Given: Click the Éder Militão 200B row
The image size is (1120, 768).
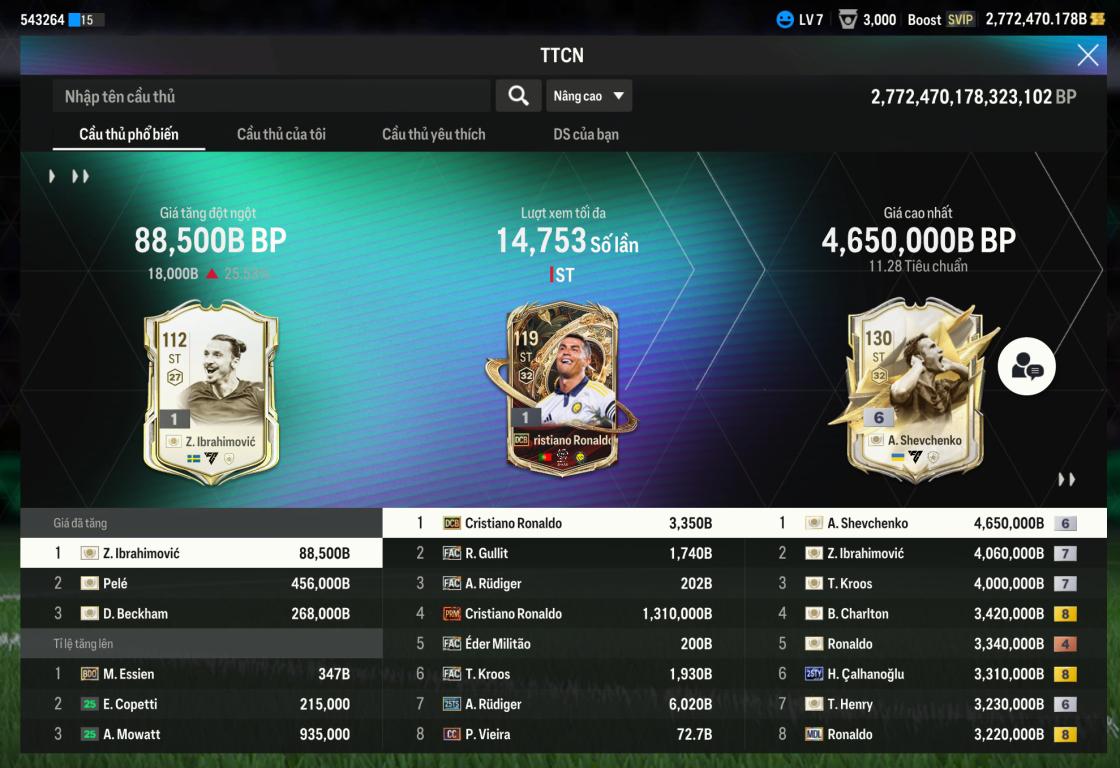Looking at the screenshot, I should [x=563, y=644].
